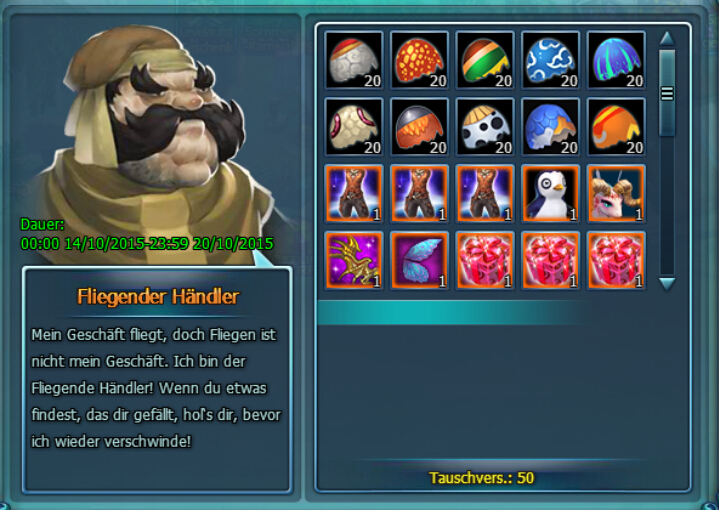Image resolution: width=719 pixels, height=510 pixels.
Task: Select the blue eggshell with white clouds
Action: click(x=550, y=60)
